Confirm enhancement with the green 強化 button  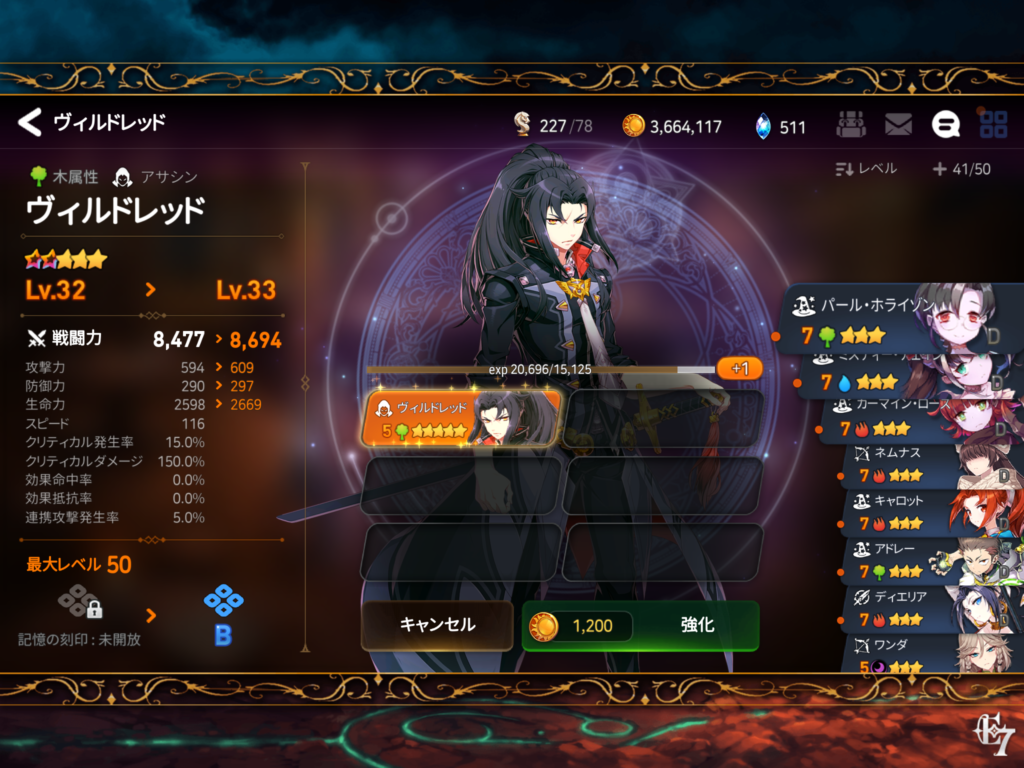pos(640,626)
